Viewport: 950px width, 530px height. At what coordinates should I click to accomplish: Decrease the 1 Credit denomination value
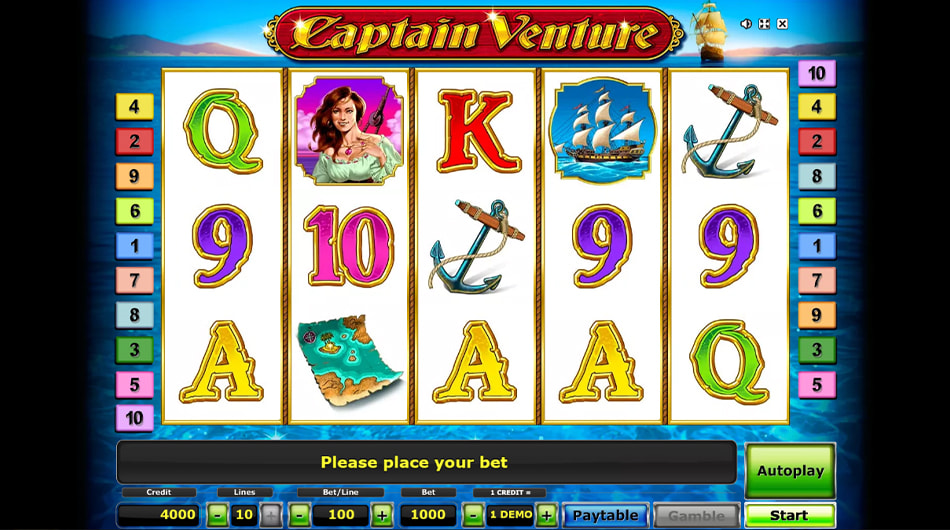pyautogui.click(x=473, y=515)
